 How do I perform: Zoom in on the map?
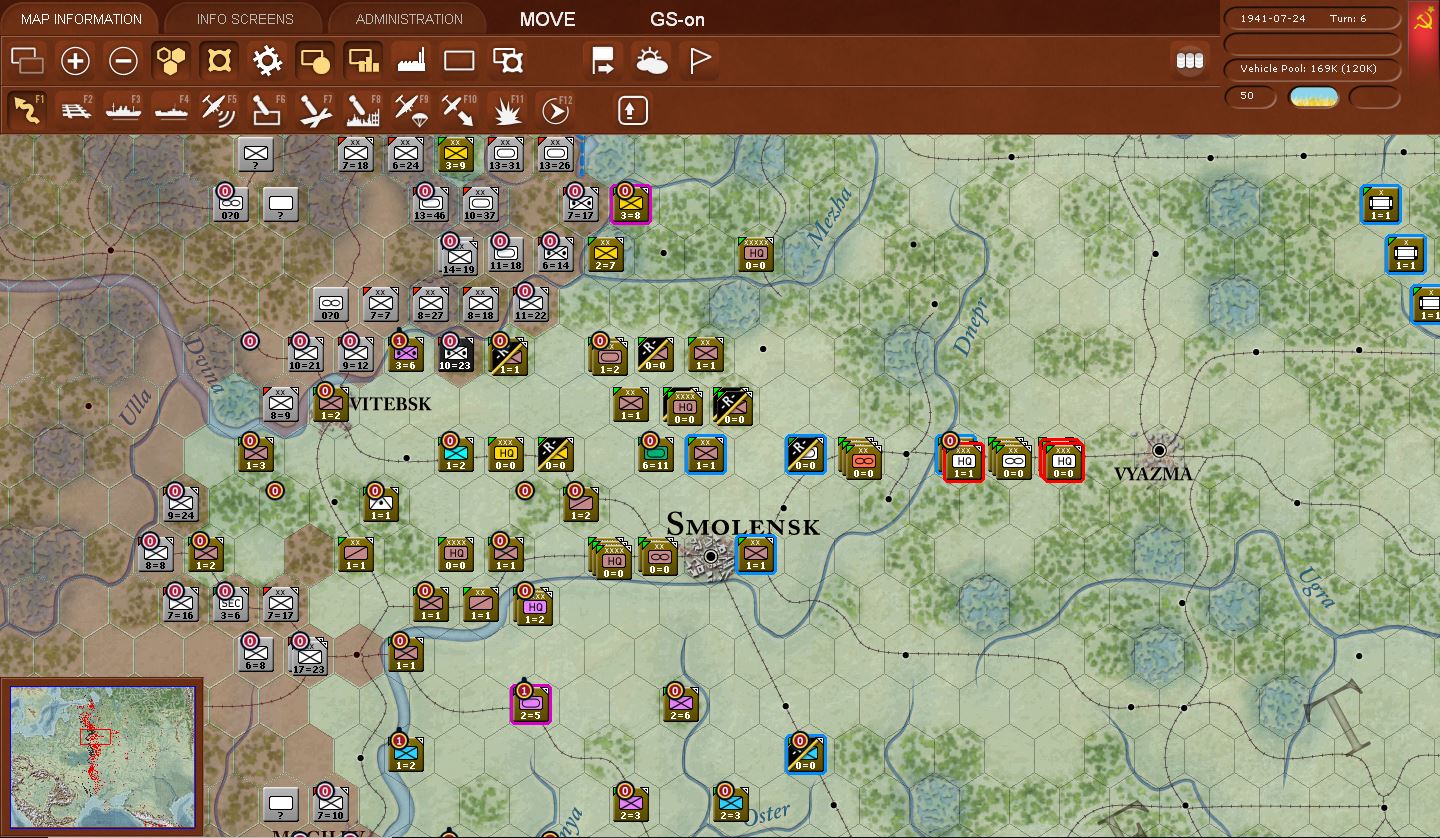pos(75,61)
